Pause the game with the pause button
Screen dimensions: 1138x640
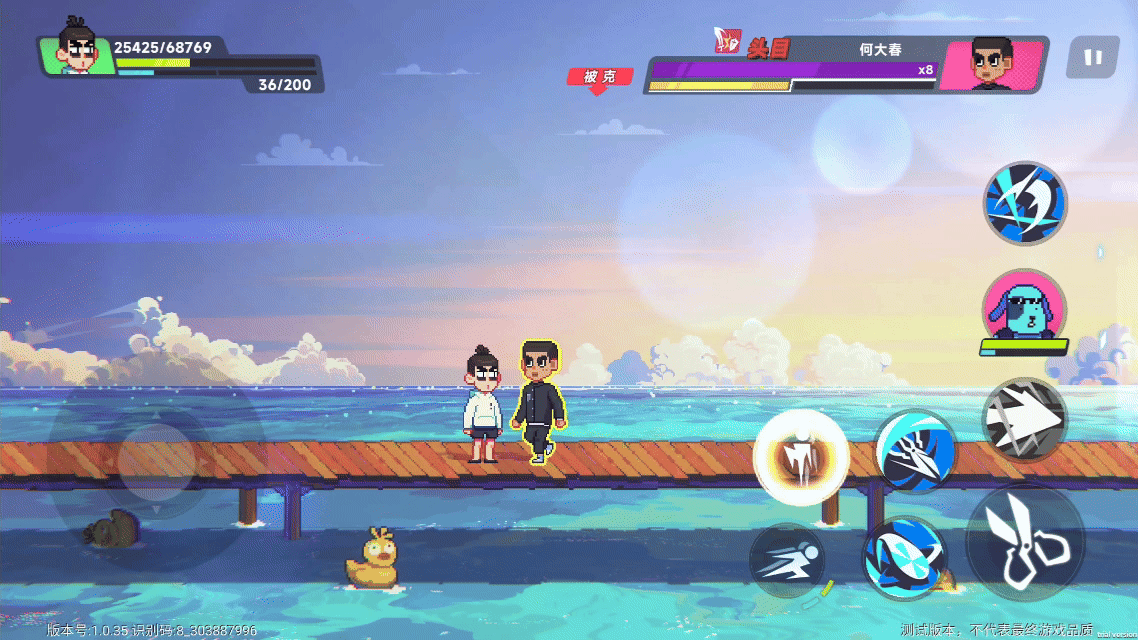point(1092,58)
